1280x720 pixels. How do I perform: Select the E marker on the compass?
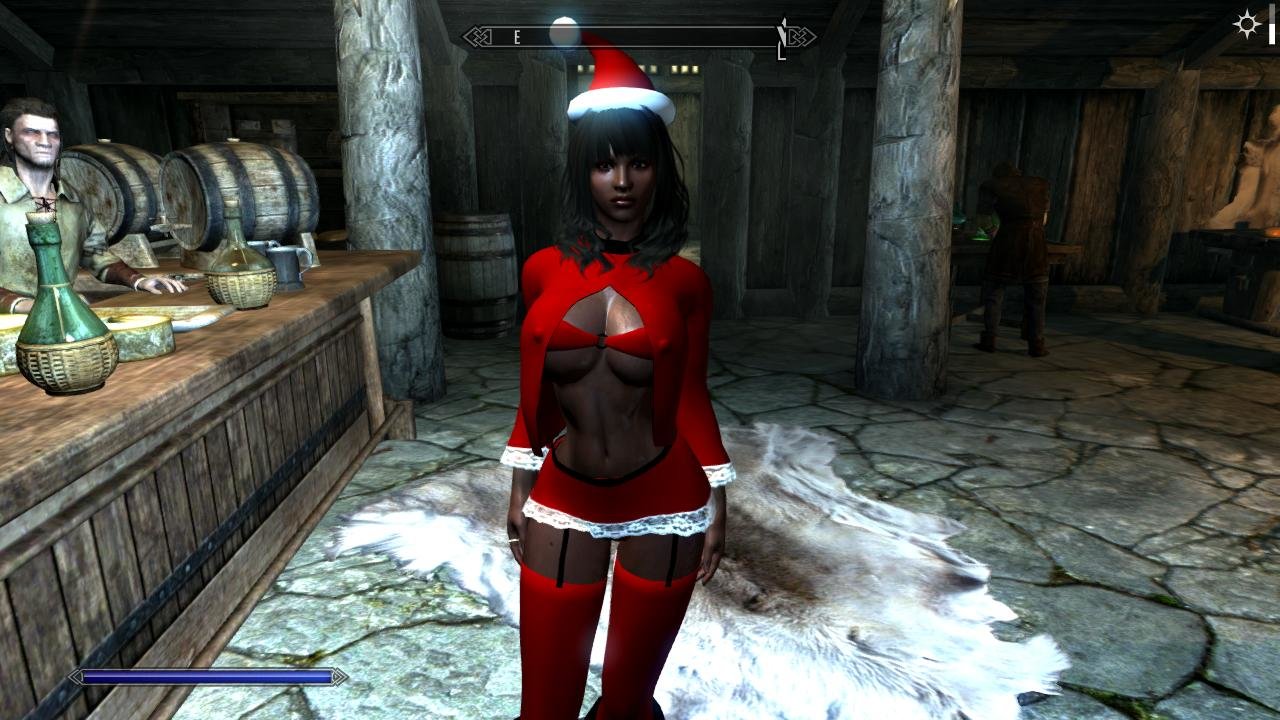[517, 37]
